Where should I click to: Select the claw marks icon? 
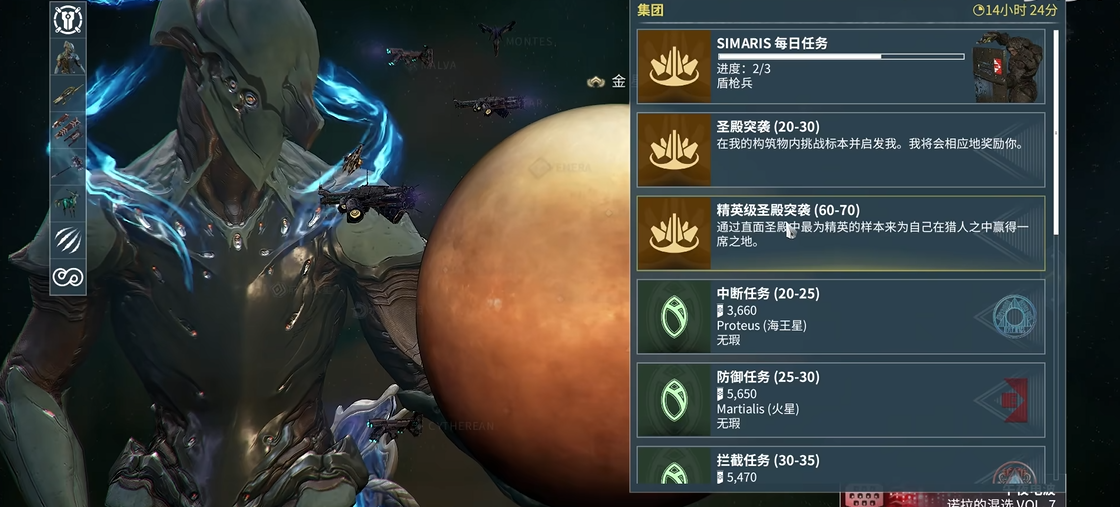pos(68,240)
